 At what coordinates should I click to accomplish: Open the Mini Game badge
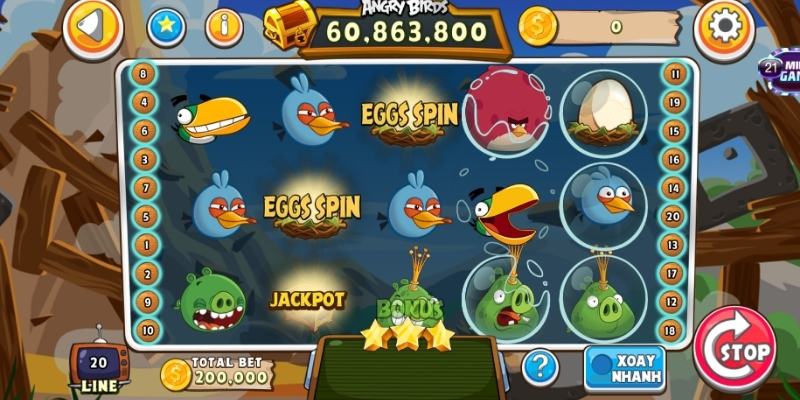click(x=779, y=68)
